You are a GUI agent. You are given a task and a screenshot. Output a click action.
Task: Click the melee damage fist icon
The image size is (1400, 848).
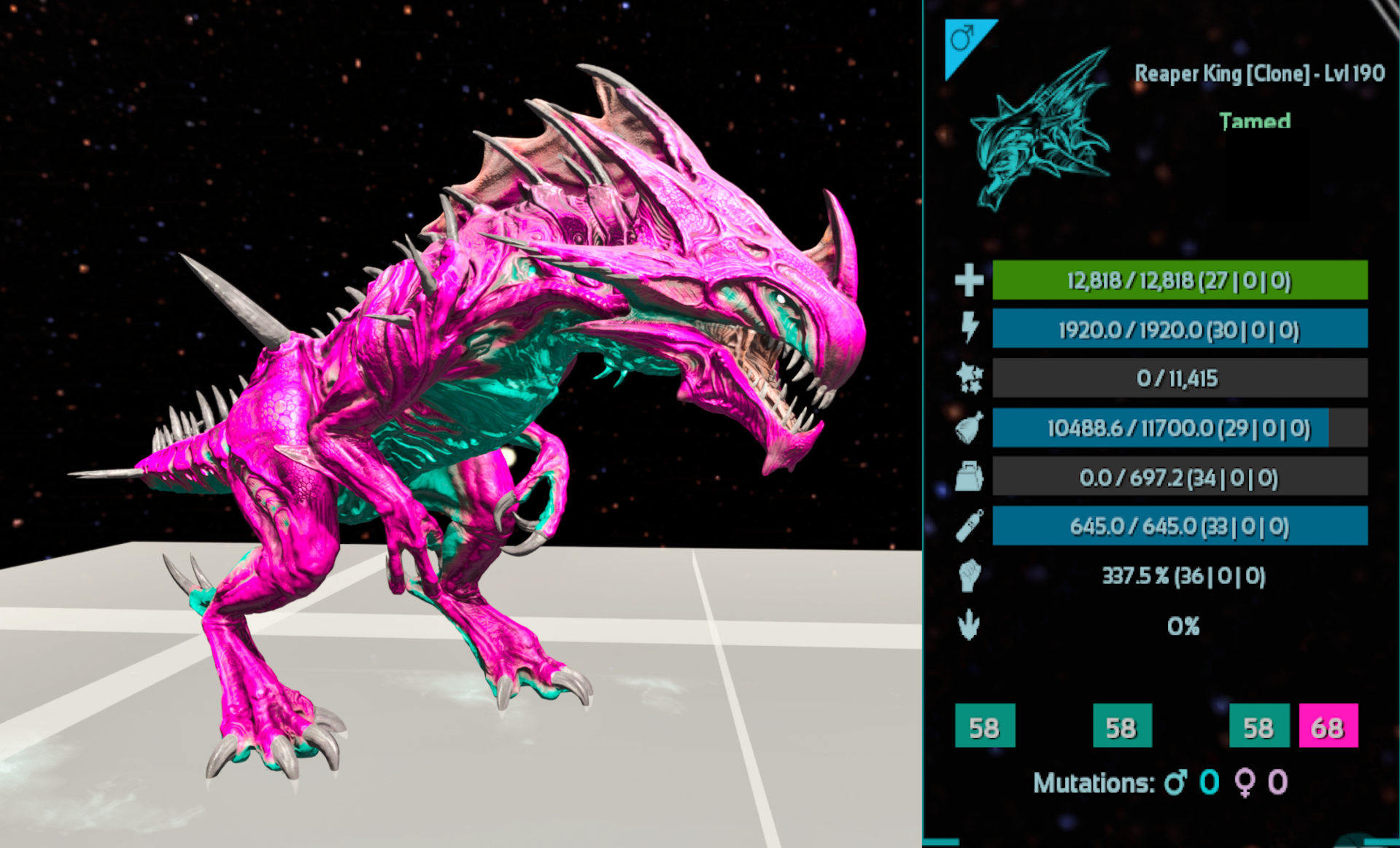click(x=969, y=575)
